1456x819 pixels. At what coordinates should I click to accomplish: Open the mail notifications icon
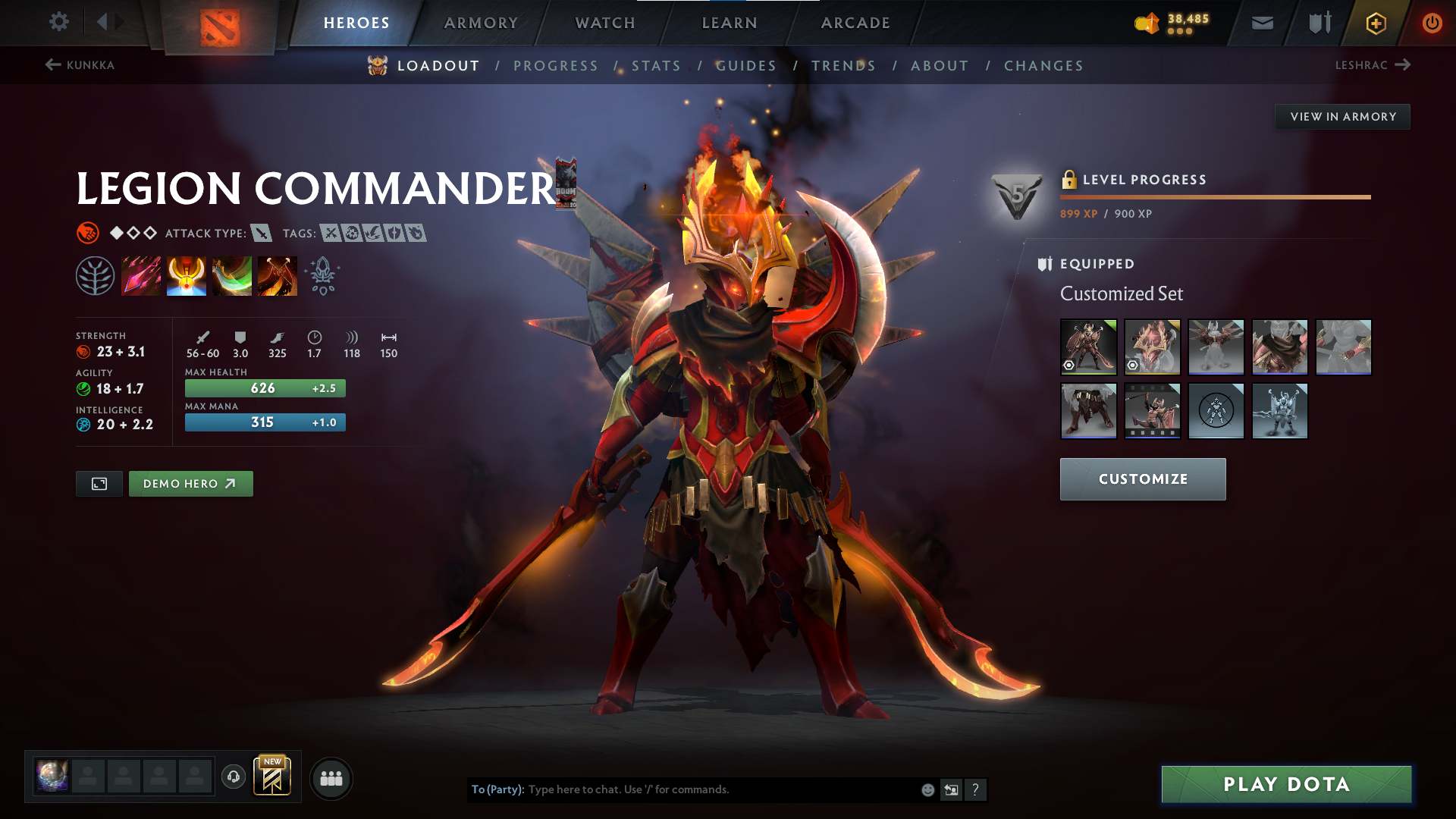point(1261,22)
